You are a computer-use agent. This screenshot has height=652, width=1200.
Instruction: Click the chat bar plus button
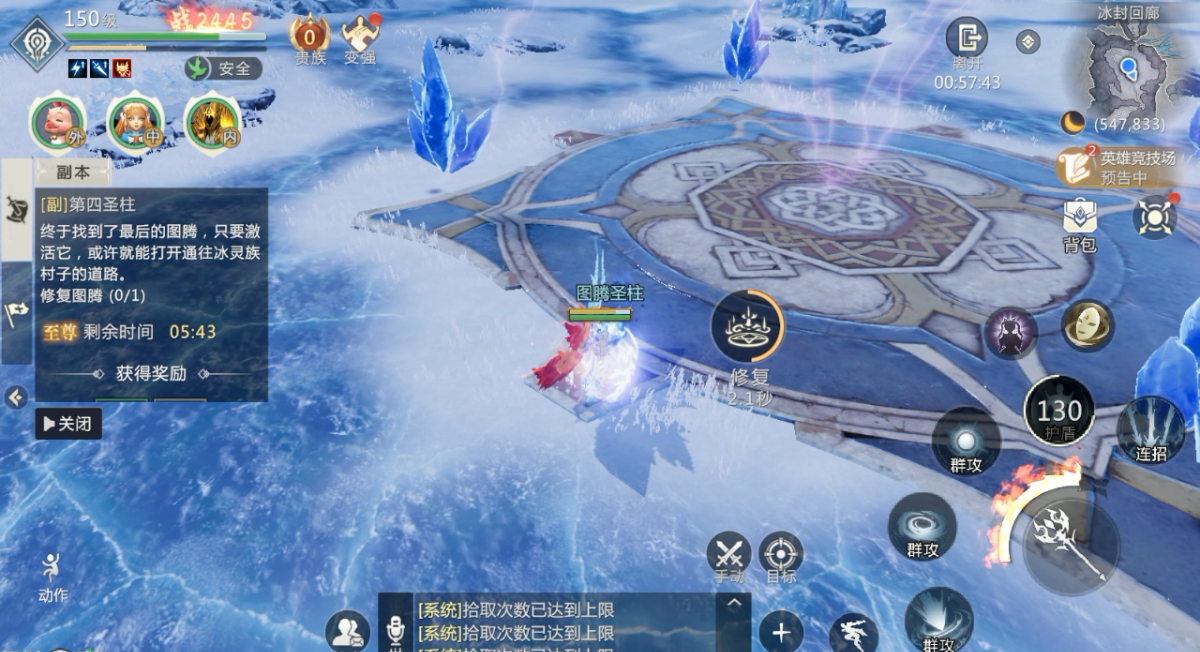coord(781,632)
